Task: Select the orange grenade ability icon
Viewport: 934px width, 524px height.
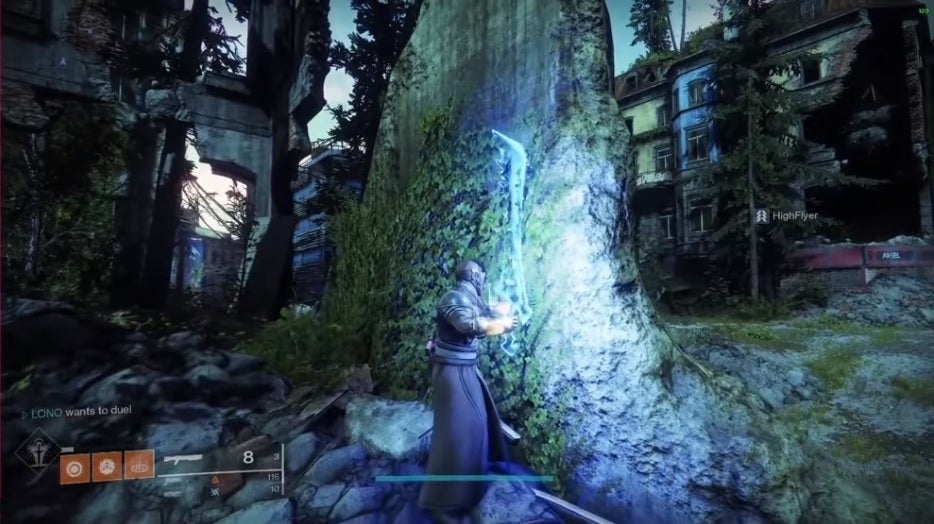Action: [x=73, y=466]
